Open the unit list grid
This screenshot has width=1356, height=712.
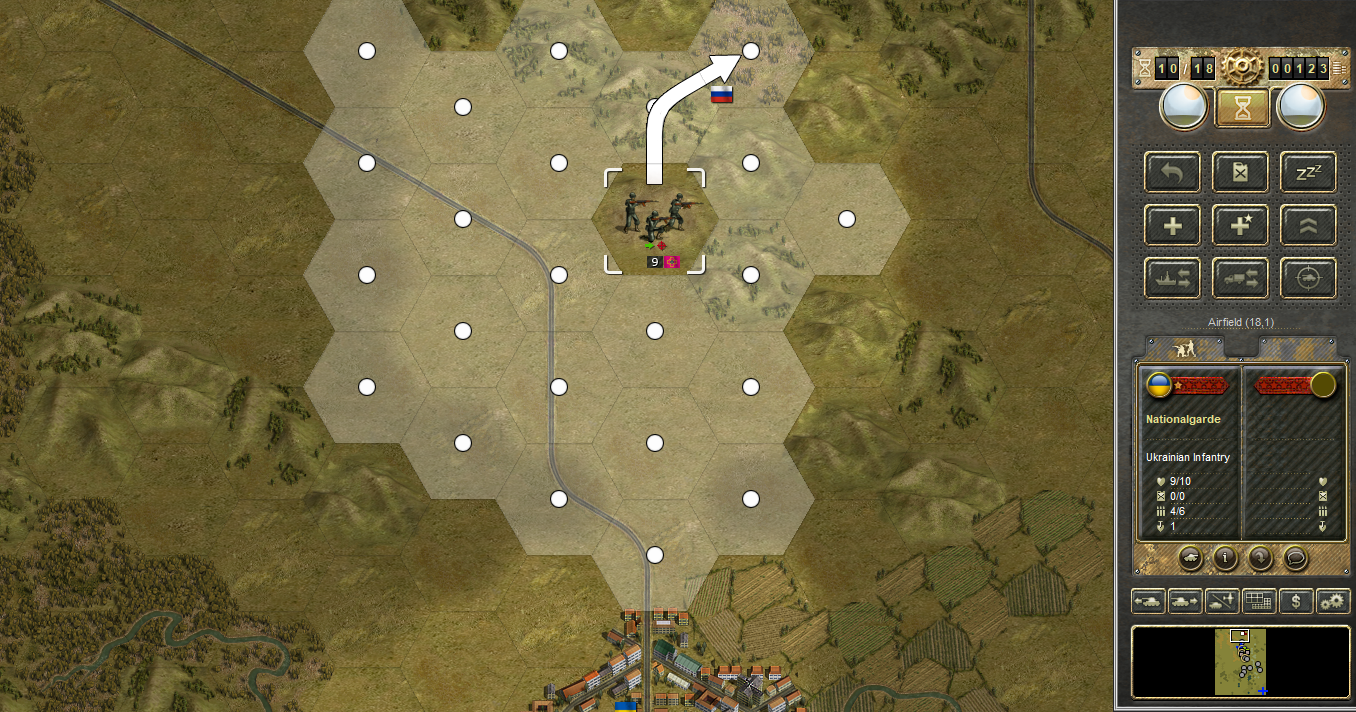(1258, 602)
